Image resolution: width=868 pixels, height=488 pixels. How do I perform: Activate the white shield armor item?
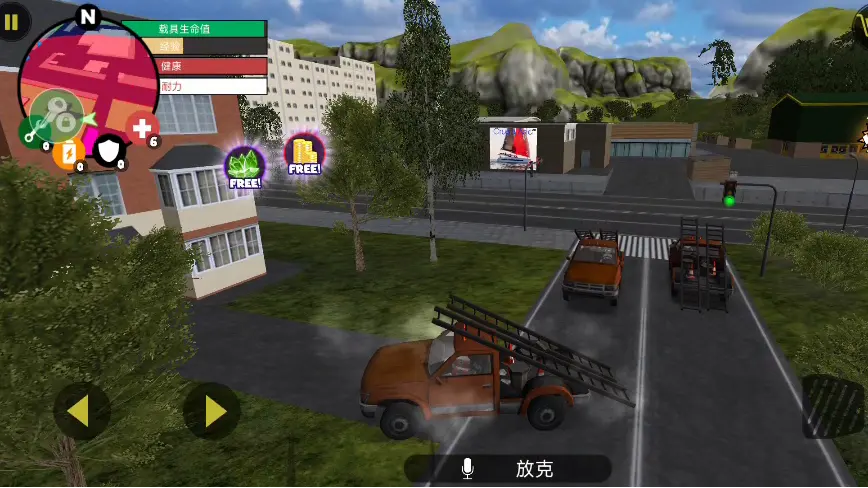click(x=107, y=151)
